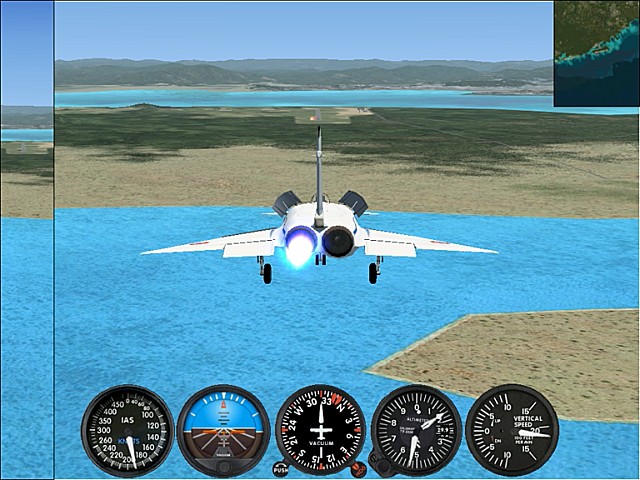
Task: Click the IAS airspeed indicator gauge
Action: [127, 430]
